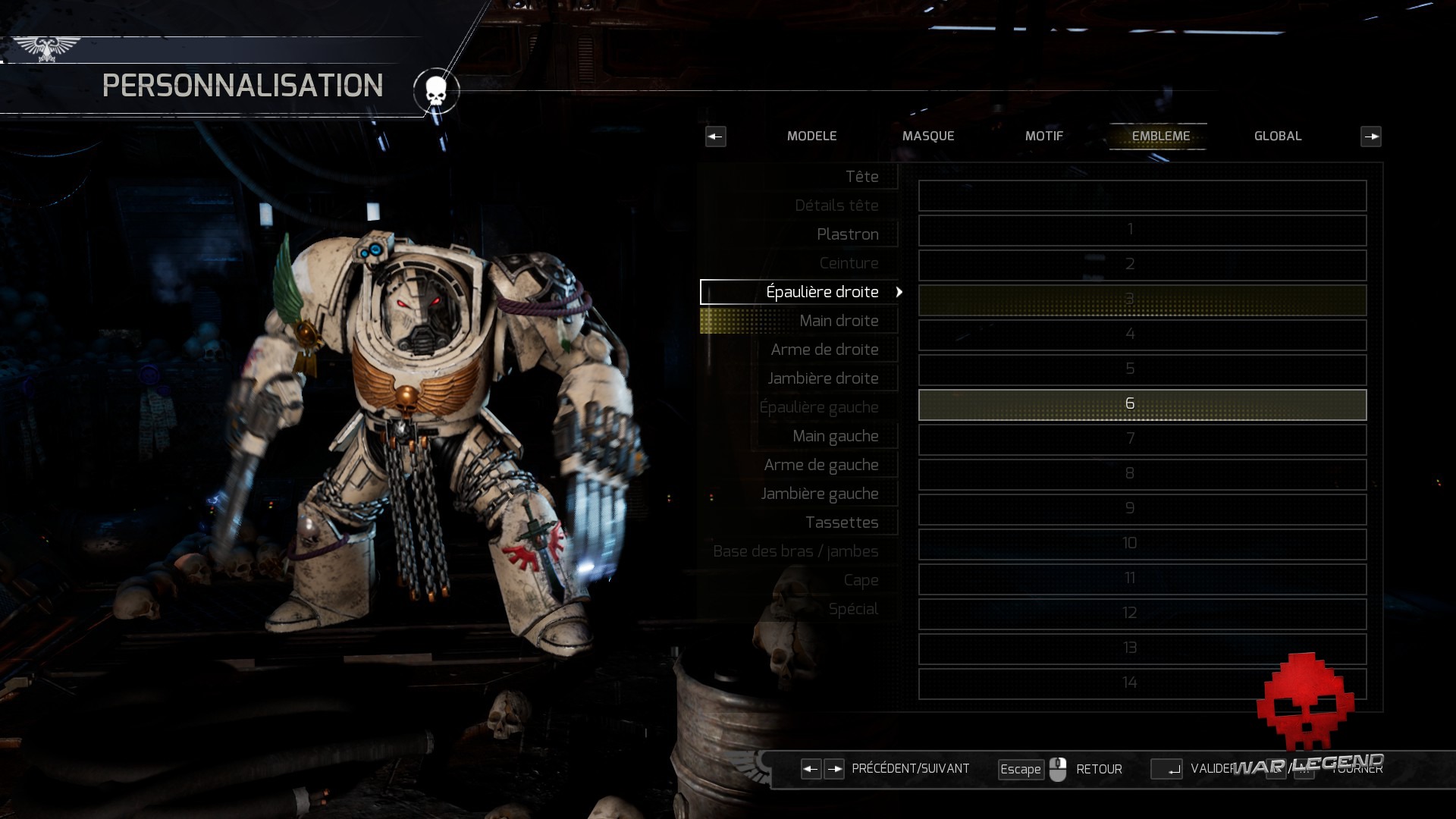The image size is (1456, 819).
Task: Choose emblem option 1
Action: coord(1142,230)
